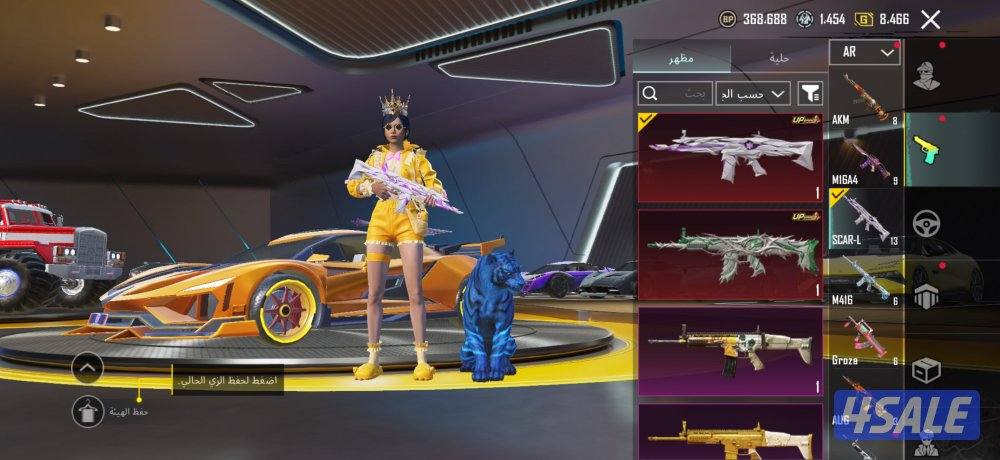Open the sort-by dropdown next to search
Screen dimensions: 1000x460
point(752,93)
